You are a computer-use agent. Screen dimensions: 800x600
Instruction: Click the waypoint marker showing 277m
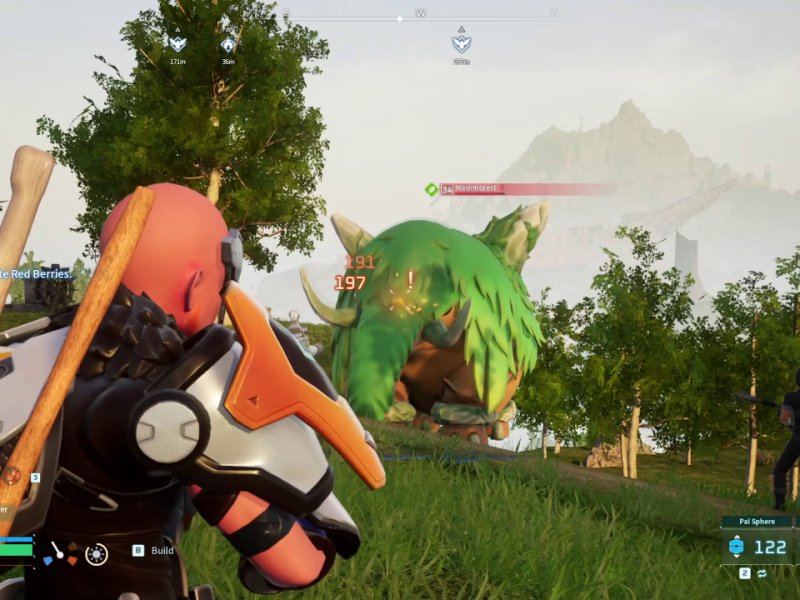461,44
